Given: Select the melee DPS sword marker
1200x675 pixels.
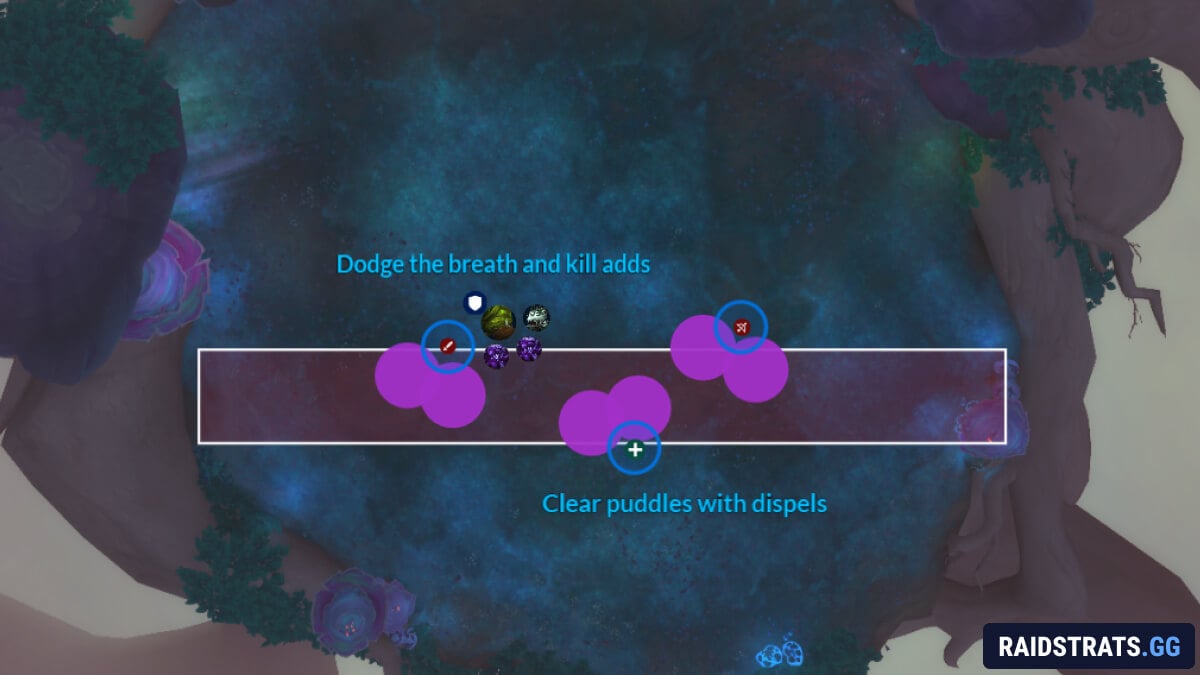Looking at the screenshot, I should click(448, 345).
